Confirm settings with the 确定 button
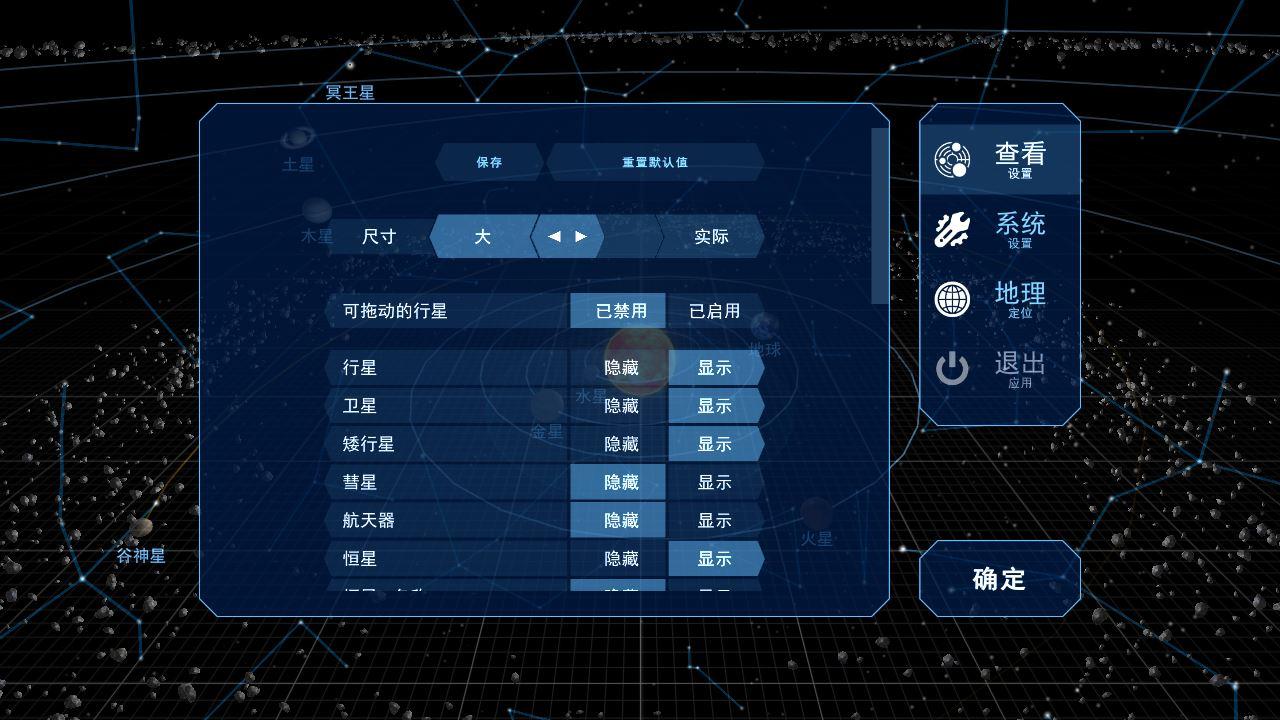Viewport: 1280px width, 720px height. (998, 578)
